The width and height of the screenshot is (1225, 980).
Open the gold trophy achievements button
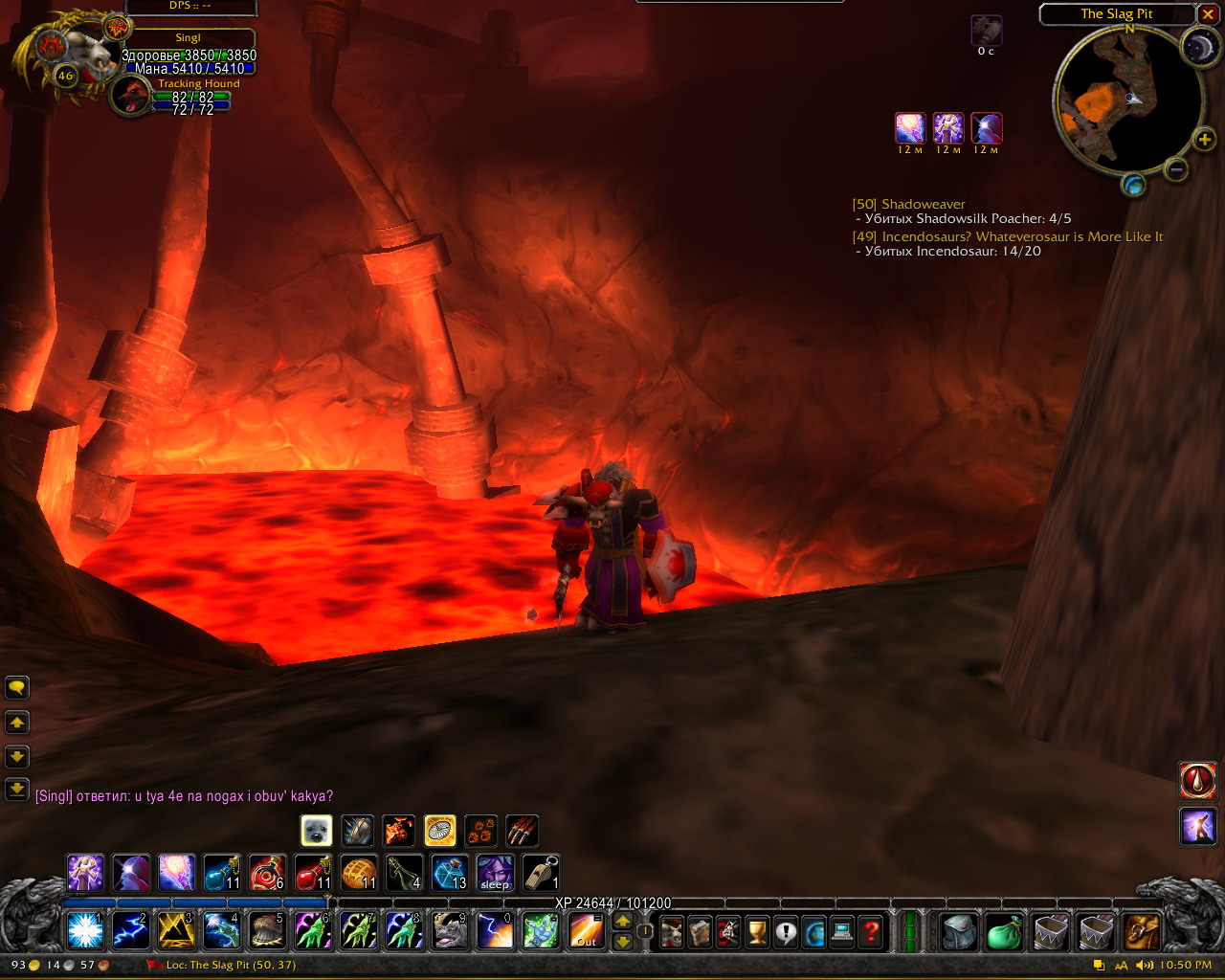point(757,930)
